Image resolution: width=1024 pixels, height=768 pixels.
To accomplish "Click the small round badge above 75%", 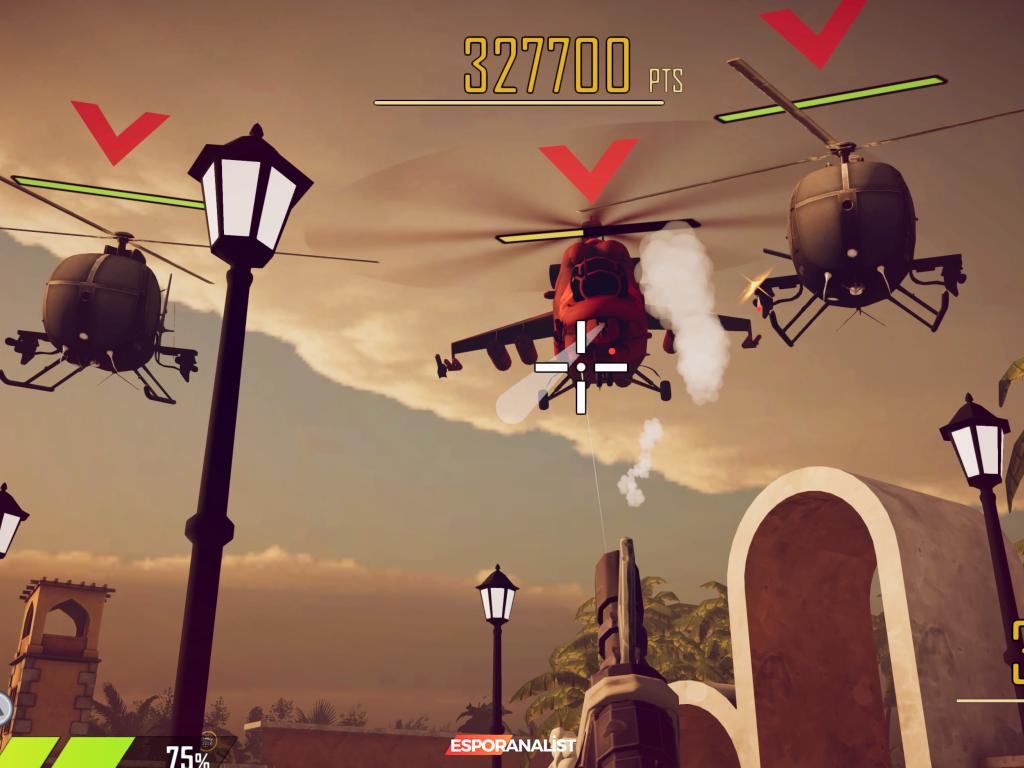I will point(208,739).
